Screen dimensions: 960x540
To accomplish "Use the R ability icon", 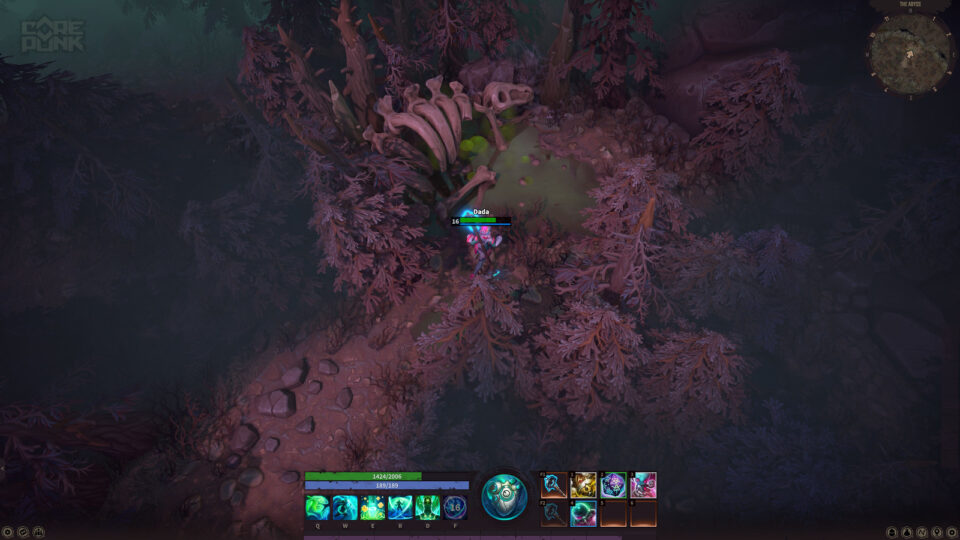I will [400, 507].
